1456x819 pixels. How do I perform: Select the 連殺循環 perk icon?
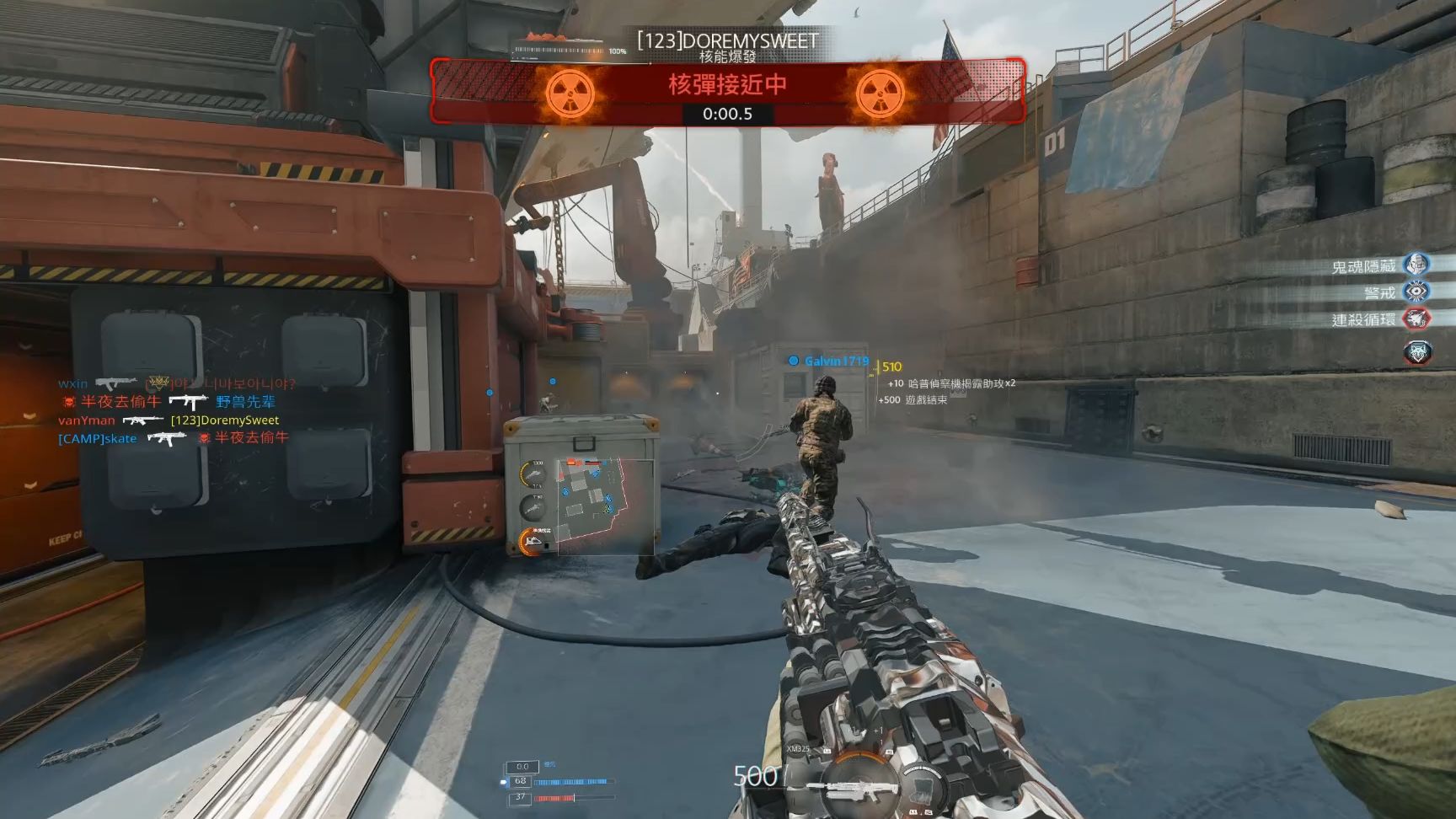[1417, 318]
